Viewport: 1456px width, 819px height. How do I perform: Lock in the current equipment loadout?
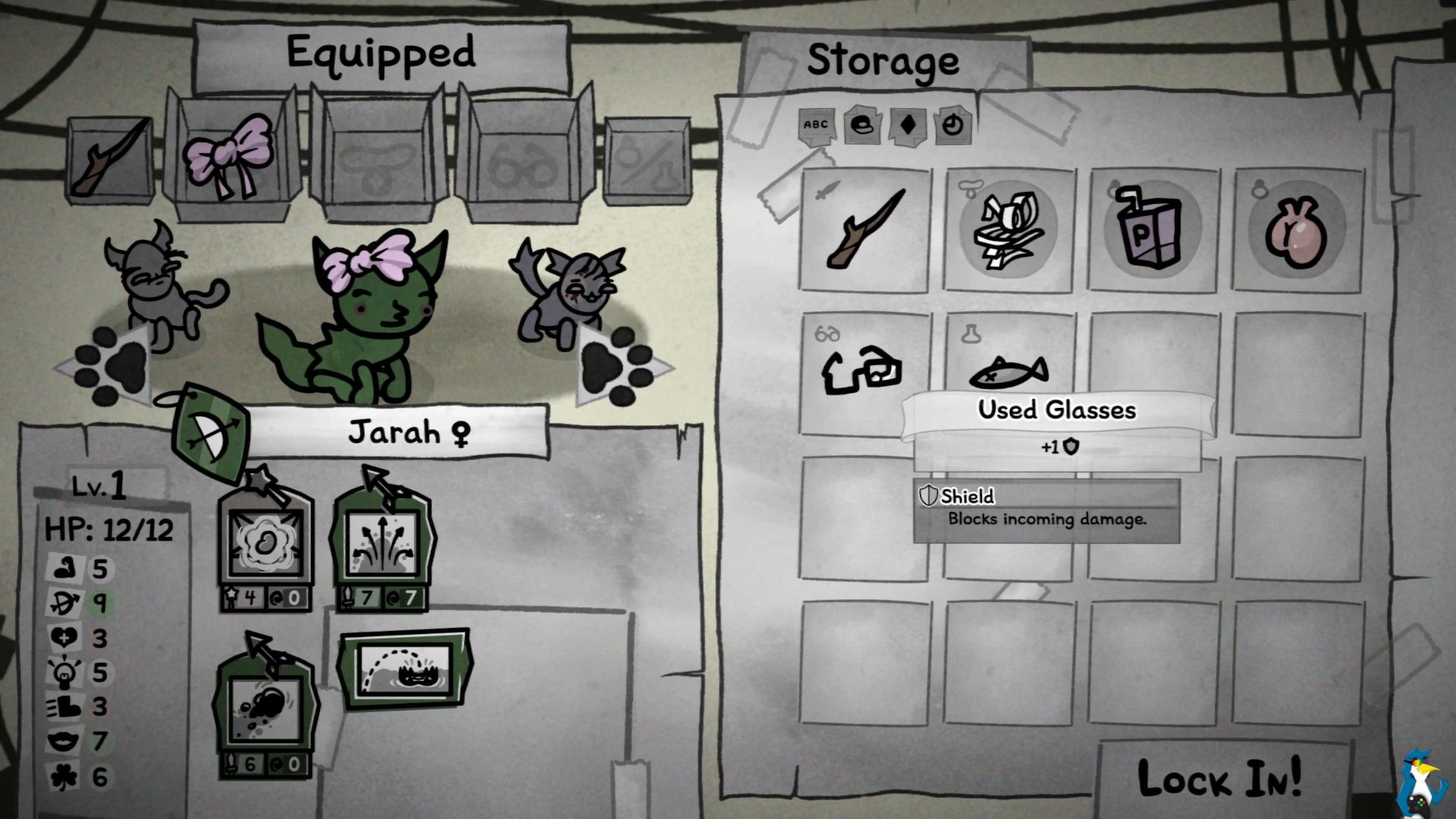(1219, 778)
